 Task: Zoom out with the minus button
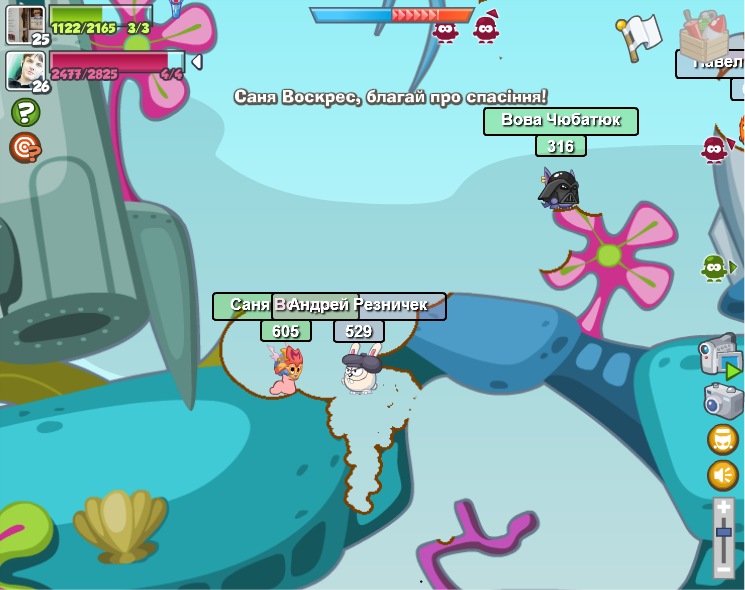(724, 569)
